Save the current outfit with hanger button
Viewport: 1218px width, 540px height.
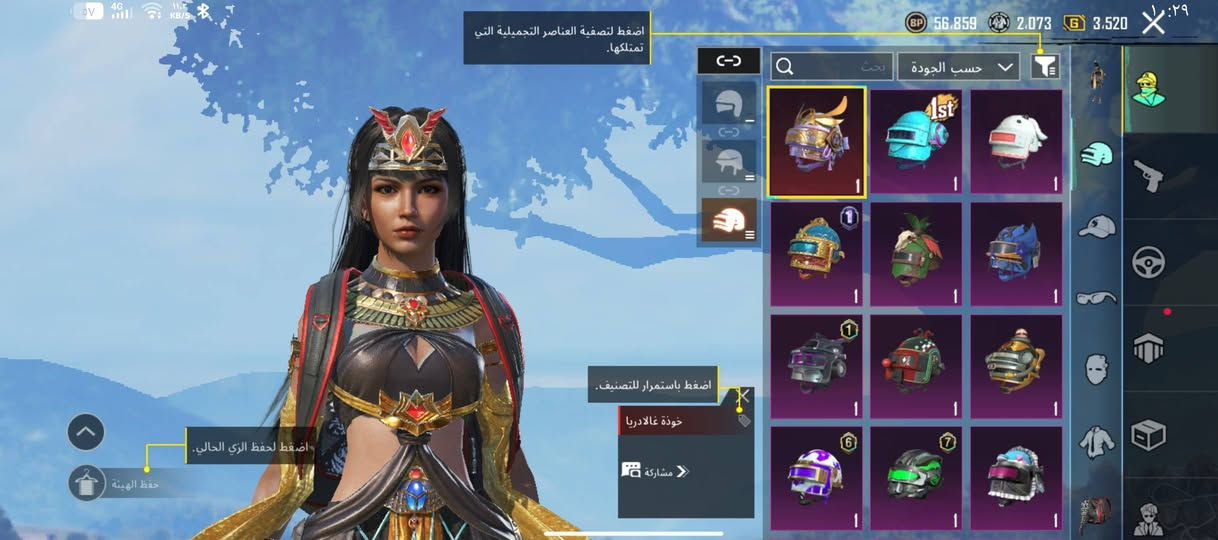(x=87, y=483)
